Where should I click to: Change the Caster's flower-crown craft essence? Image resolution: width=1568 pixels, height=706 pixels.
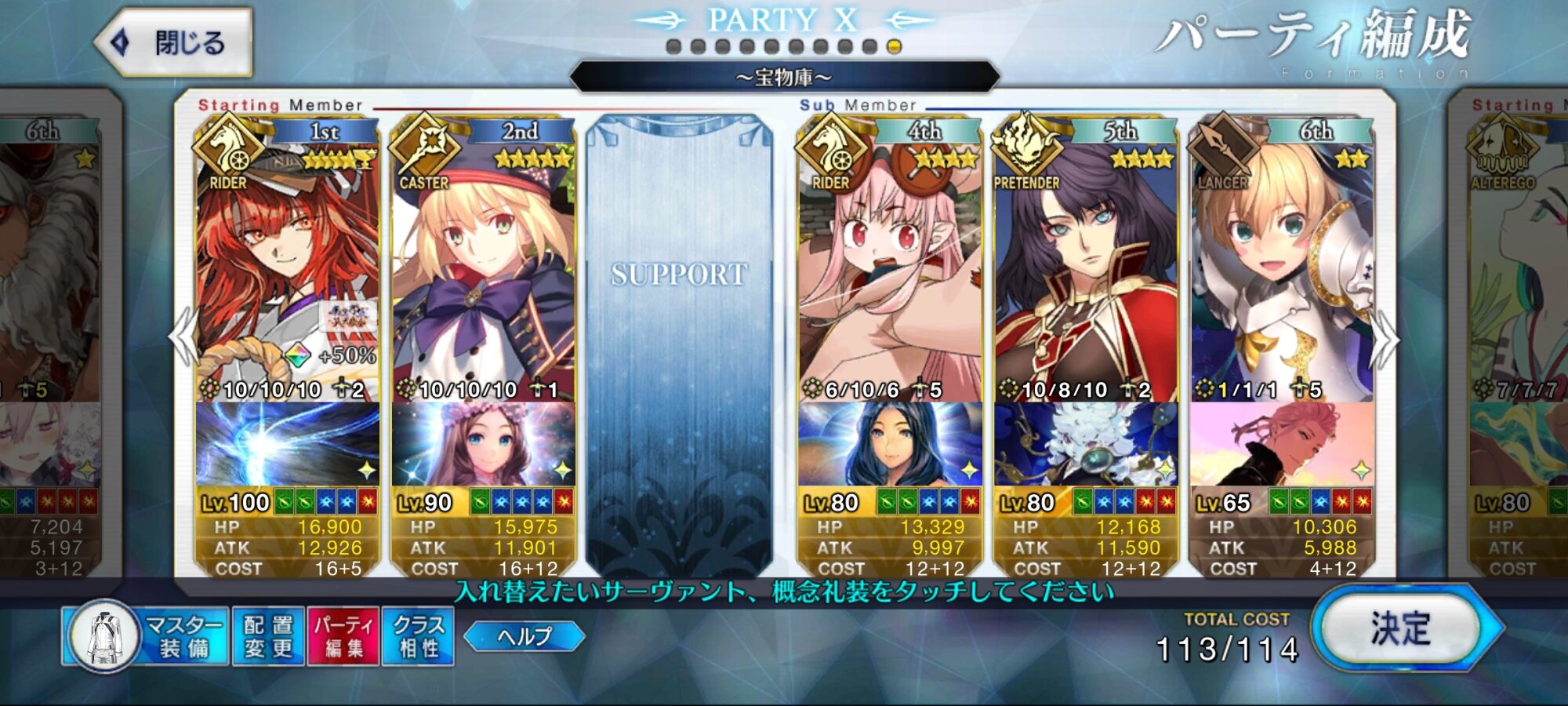click(x=483, y=444)
